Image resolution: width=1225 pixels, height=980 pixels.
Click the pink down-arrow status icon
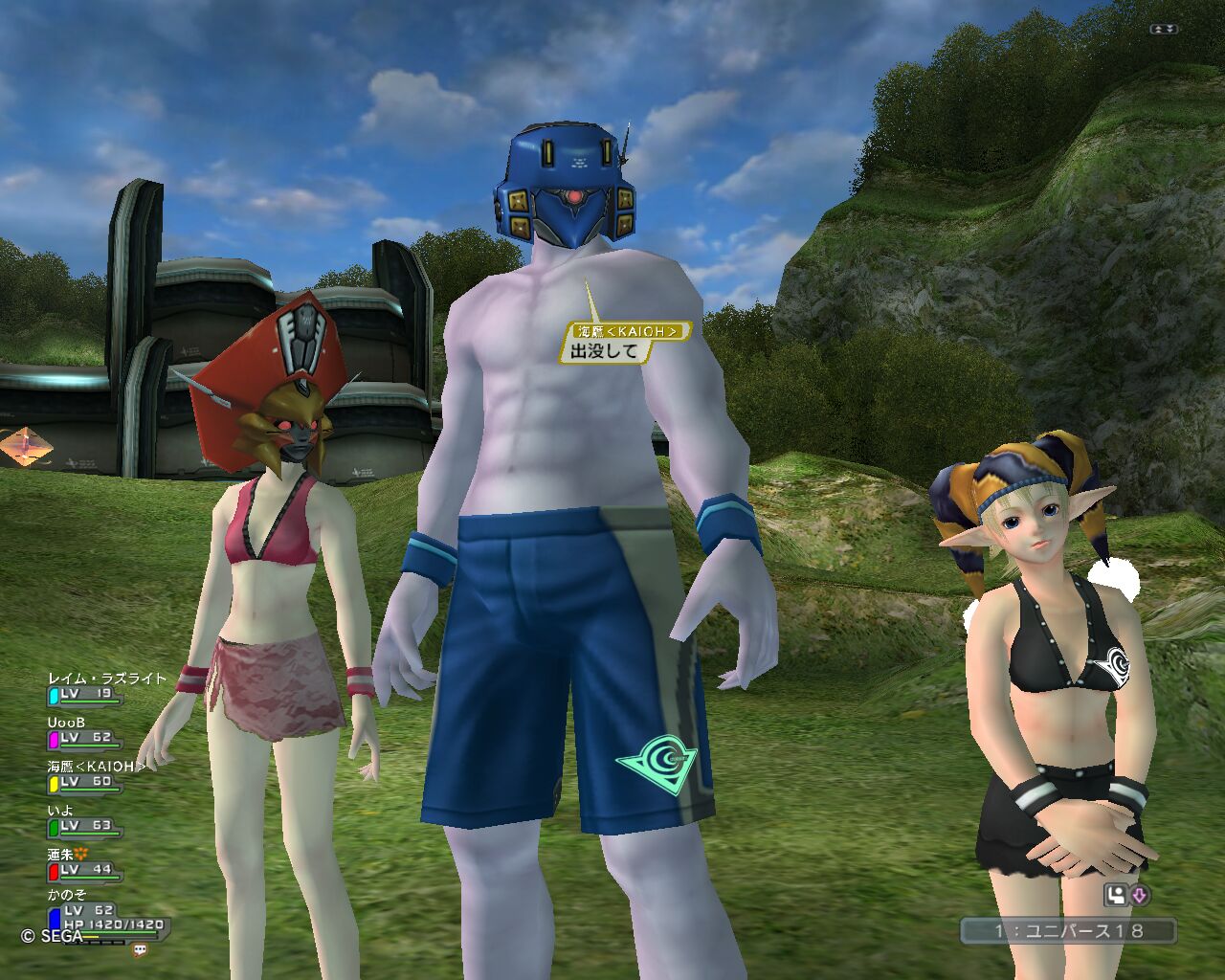(x=1140, y=896)
